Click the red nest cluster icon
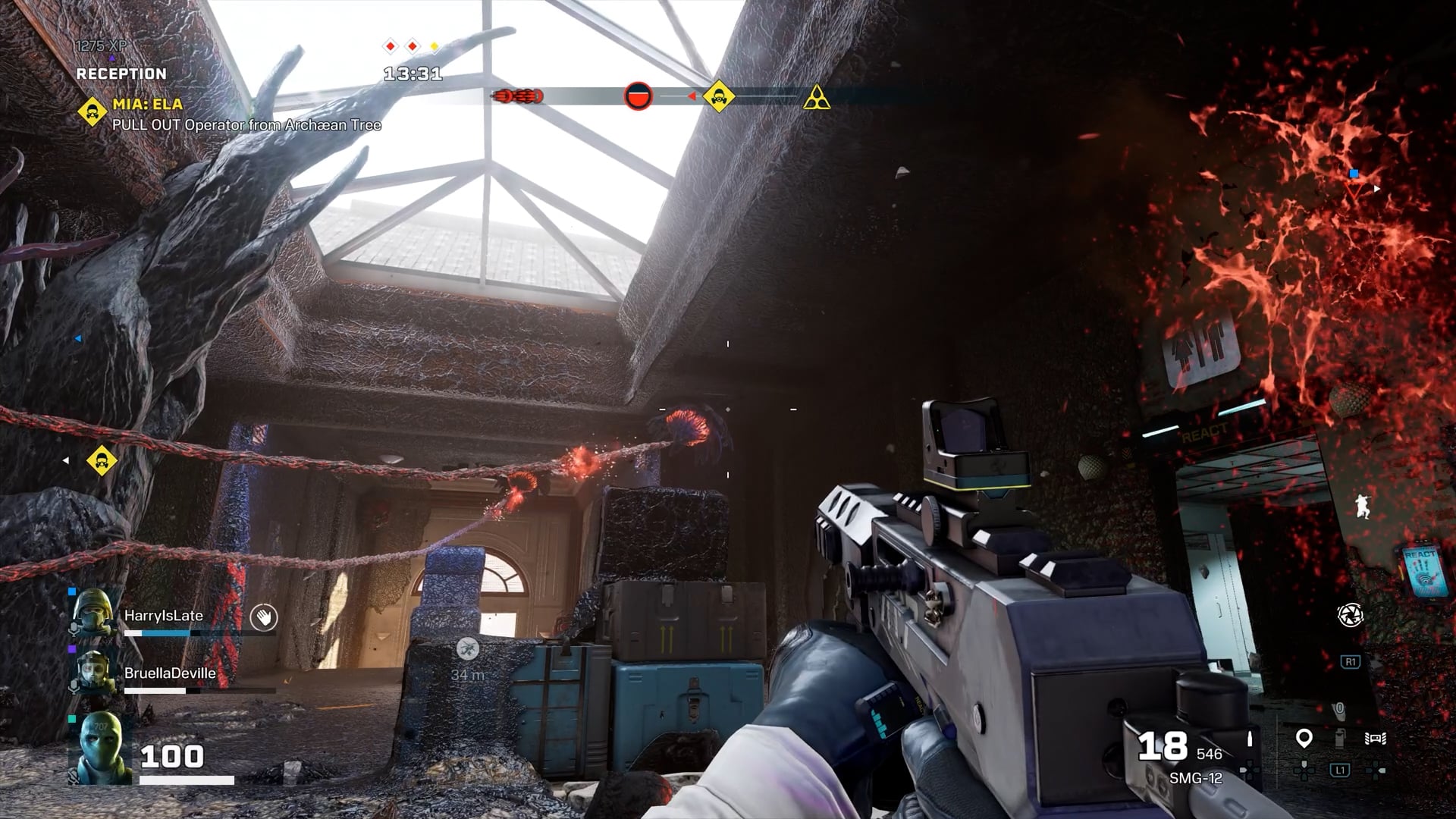Screen dimensions: 1456x819 click(518, 96)
